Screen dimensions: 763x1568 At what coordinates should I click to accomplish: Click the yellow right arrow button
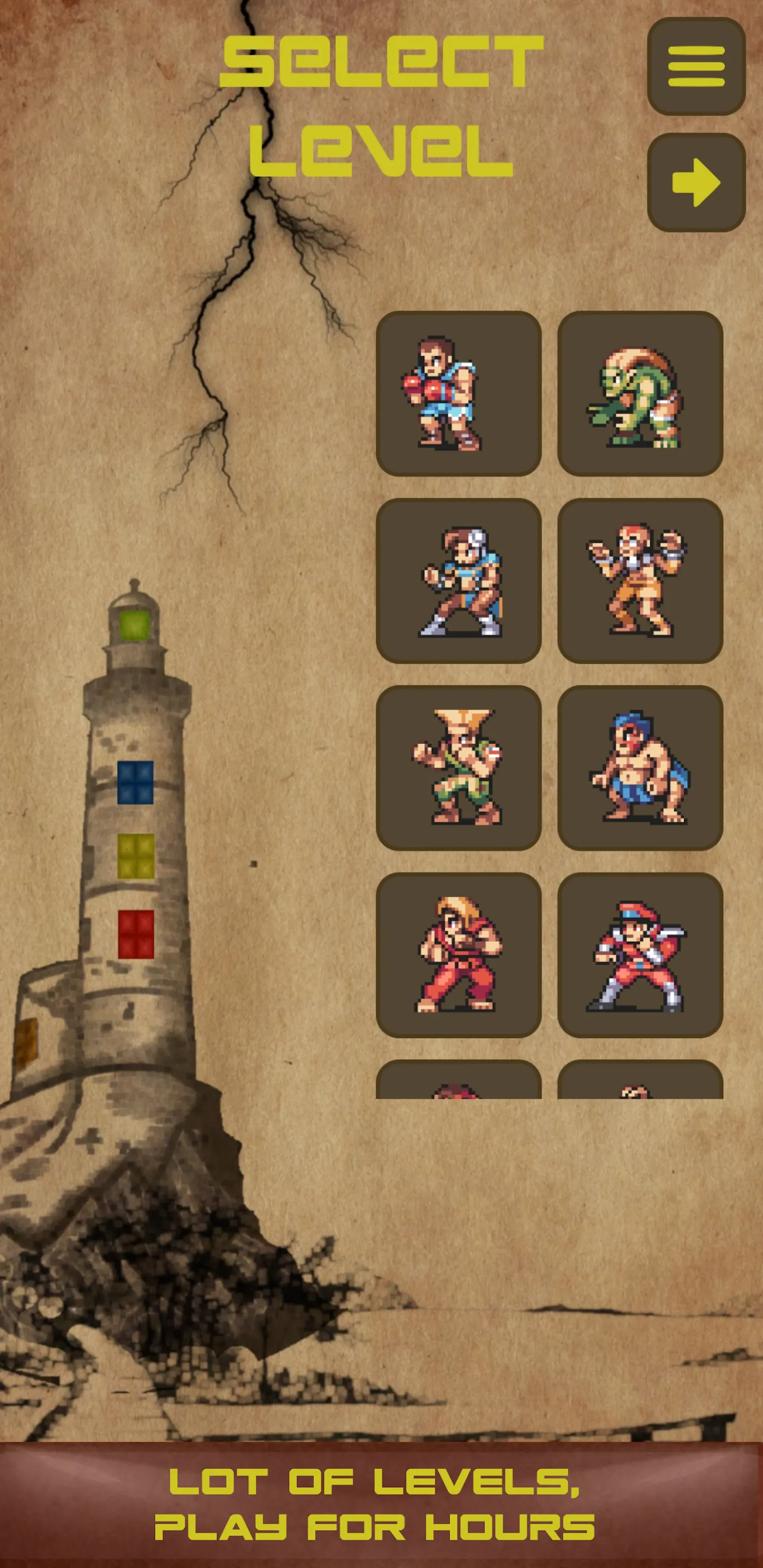tap(696, 182)
